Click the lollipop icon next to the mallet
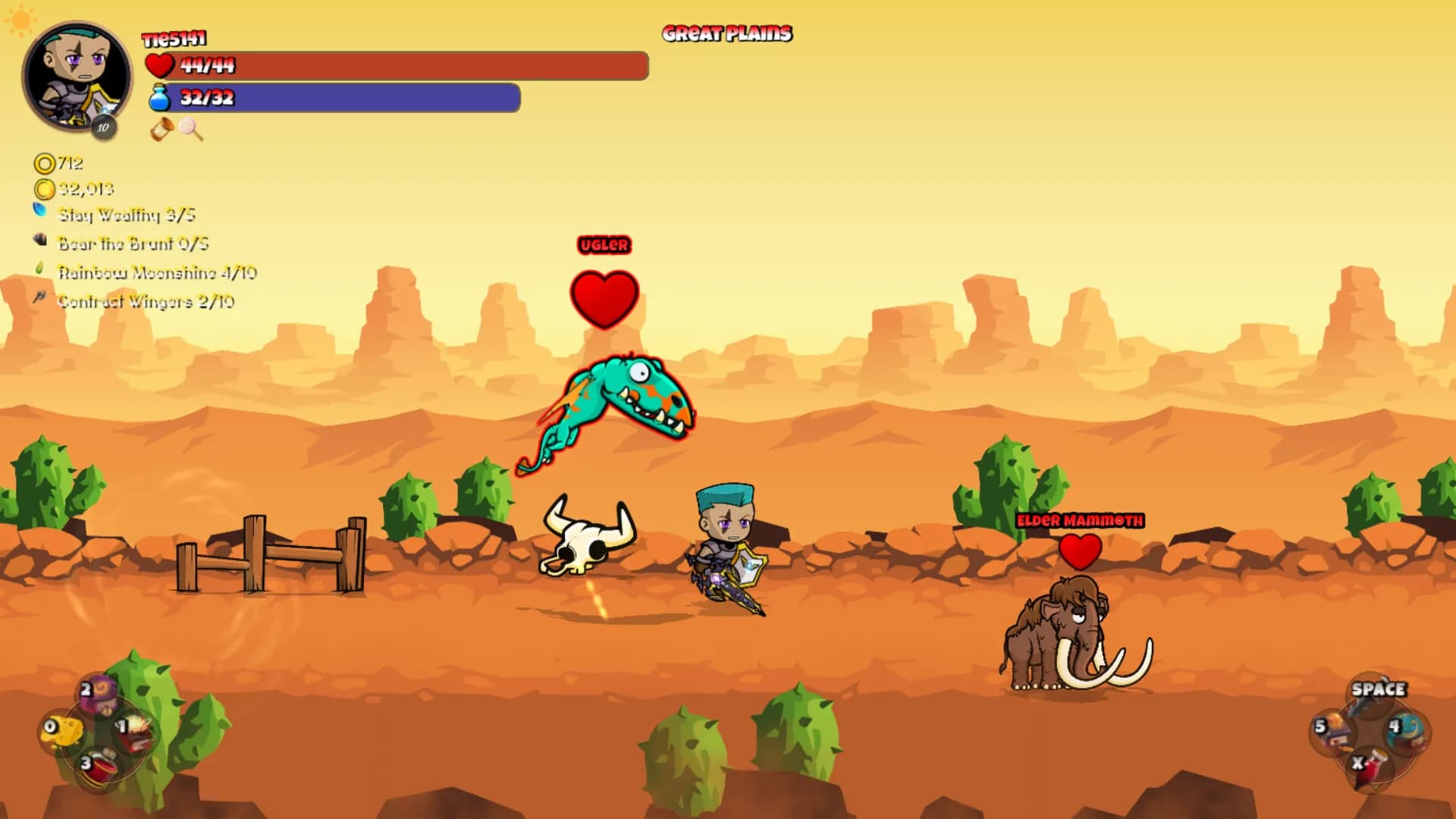Image resolution: width=1456 pixels, height=819 pixels. click(190, 130)
